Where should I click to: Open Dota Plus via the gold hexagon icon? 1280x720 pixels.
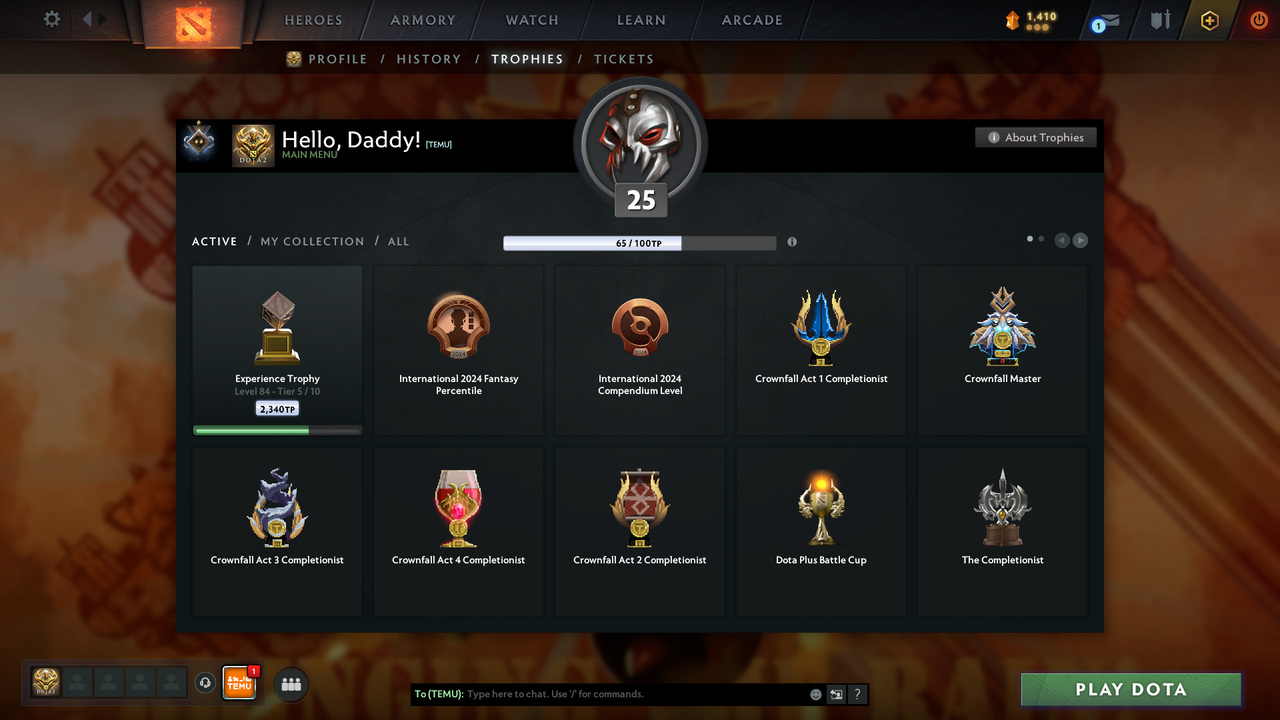pos(1208,20)
